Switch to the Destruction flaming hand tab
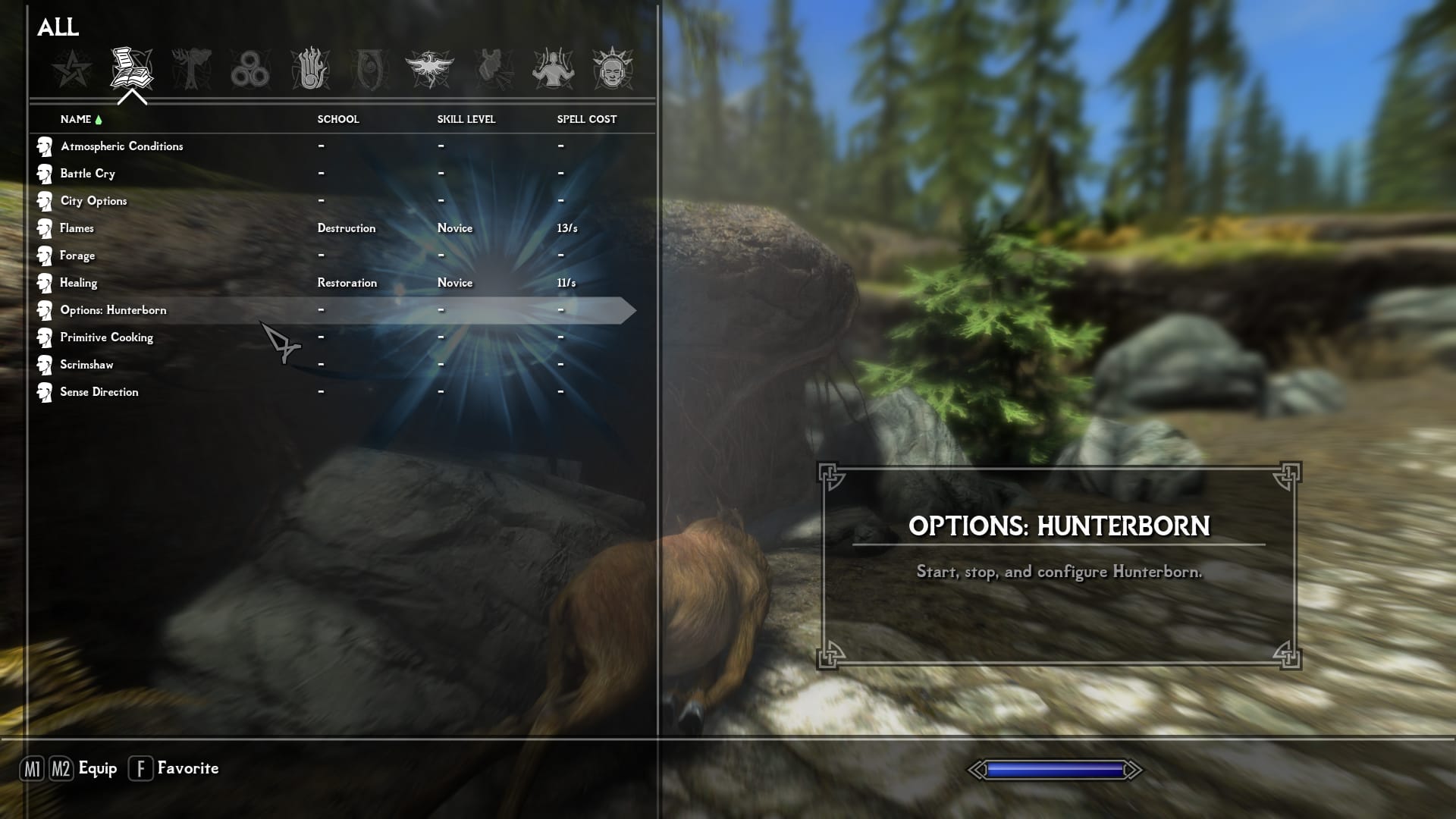This screenshot has height=819, width=1456. click(x=310, y=69)
